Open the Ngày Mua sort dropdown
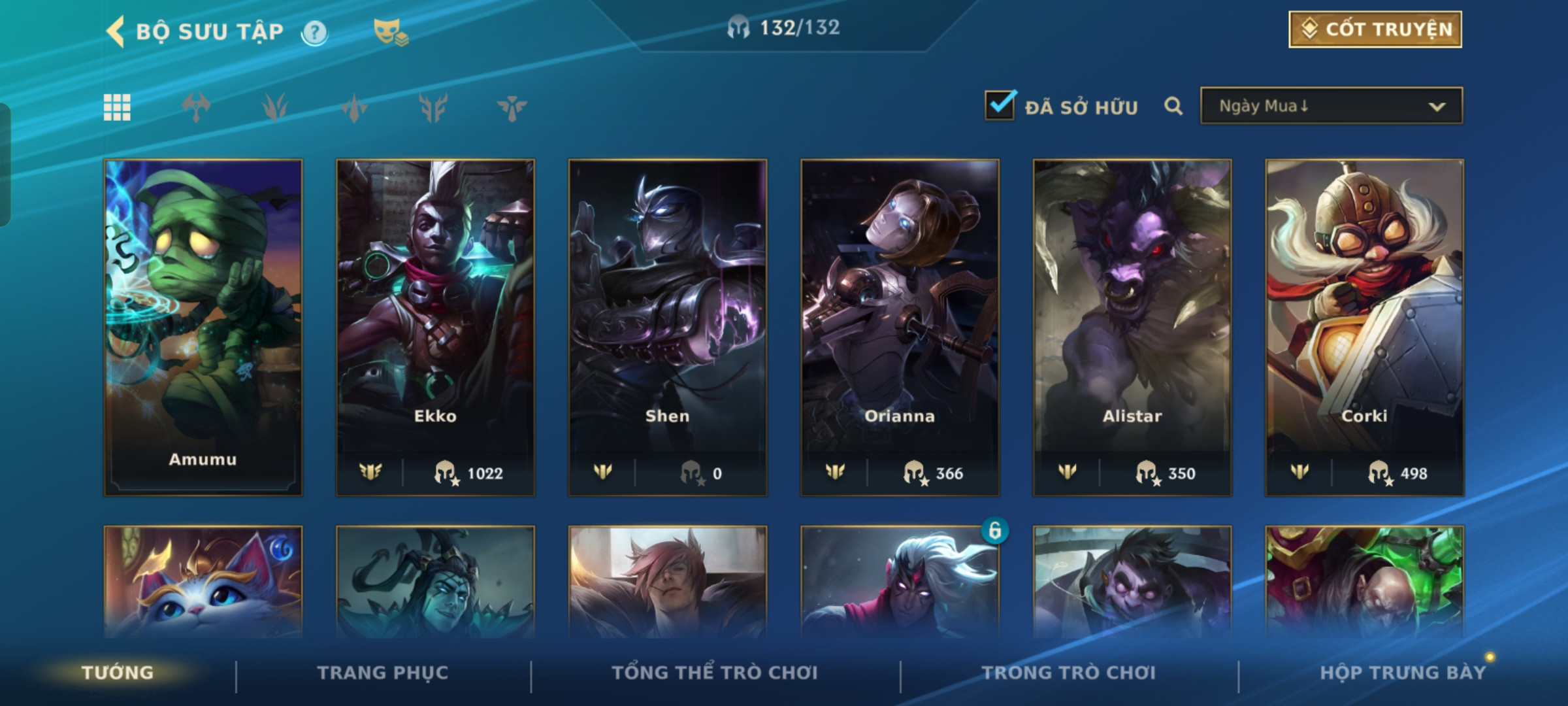Screen dimensions: 1568x706 coord(1331,106)
